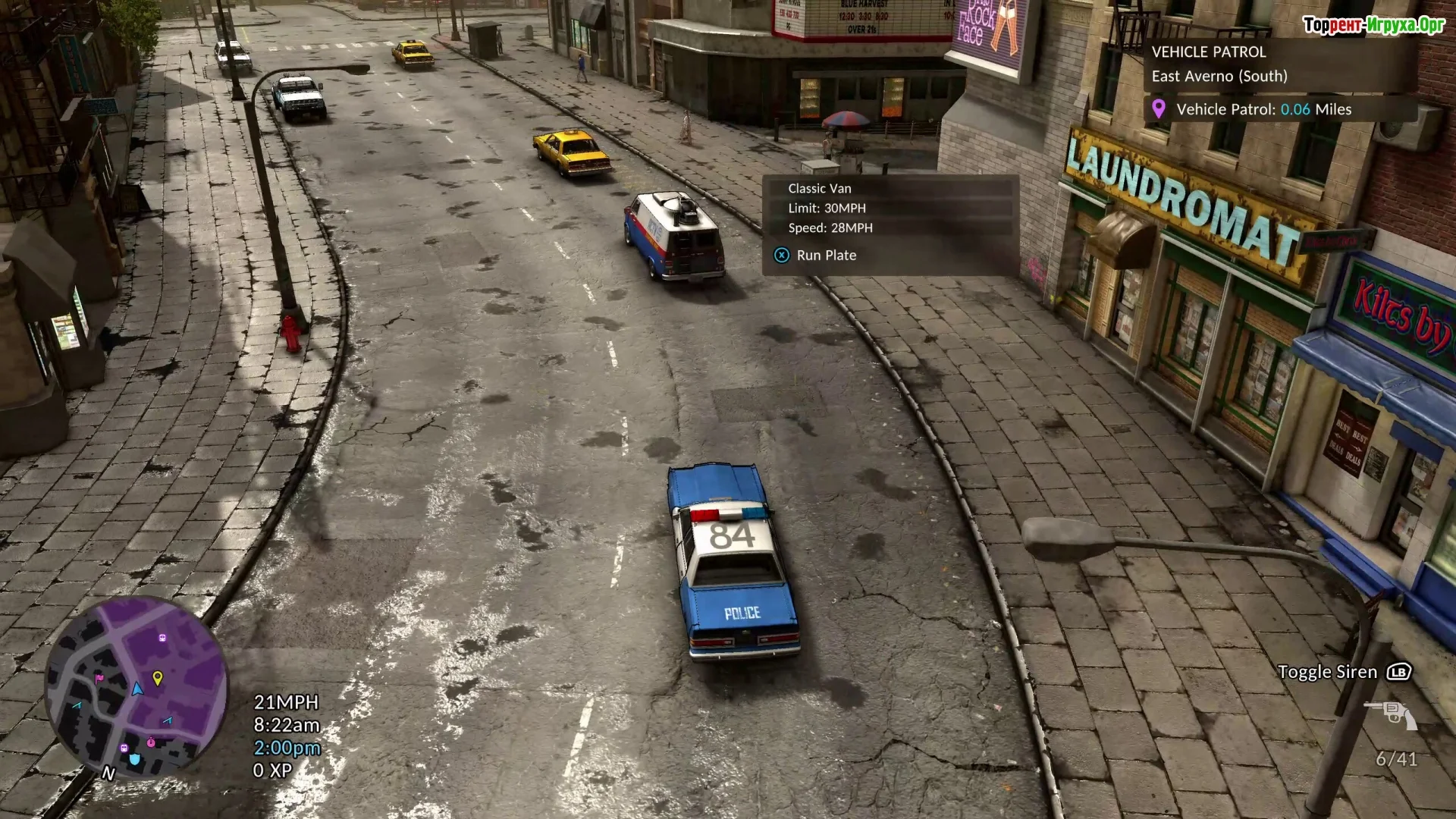Screen dimensions: 1456x819
Task: Click the purple Vehicle Patrol distance pin
Action: point(1158,109)
